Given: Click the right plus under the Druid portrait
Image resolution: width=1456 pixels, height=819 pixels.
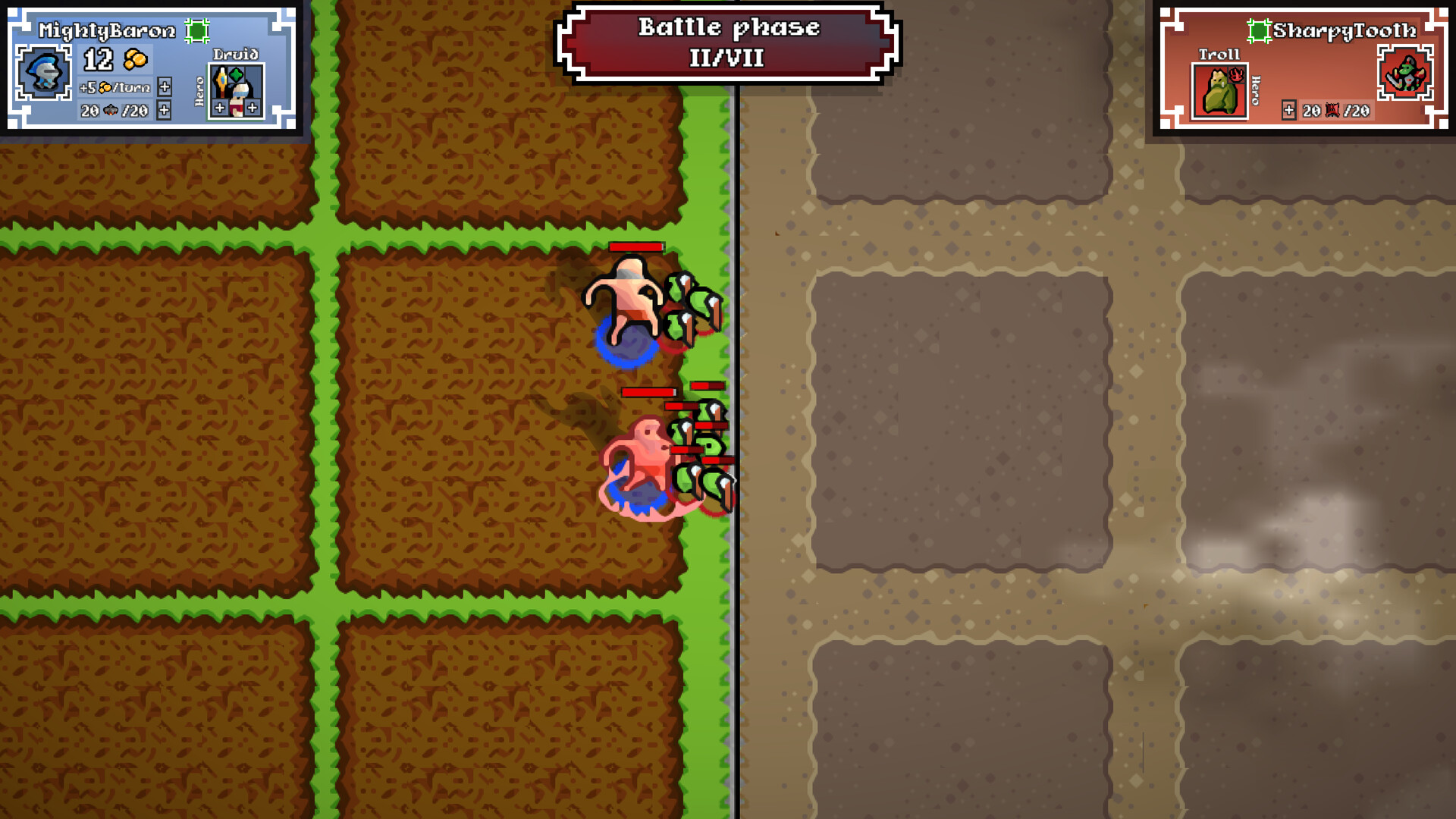Looking at the screenshot, I should 252,108.
